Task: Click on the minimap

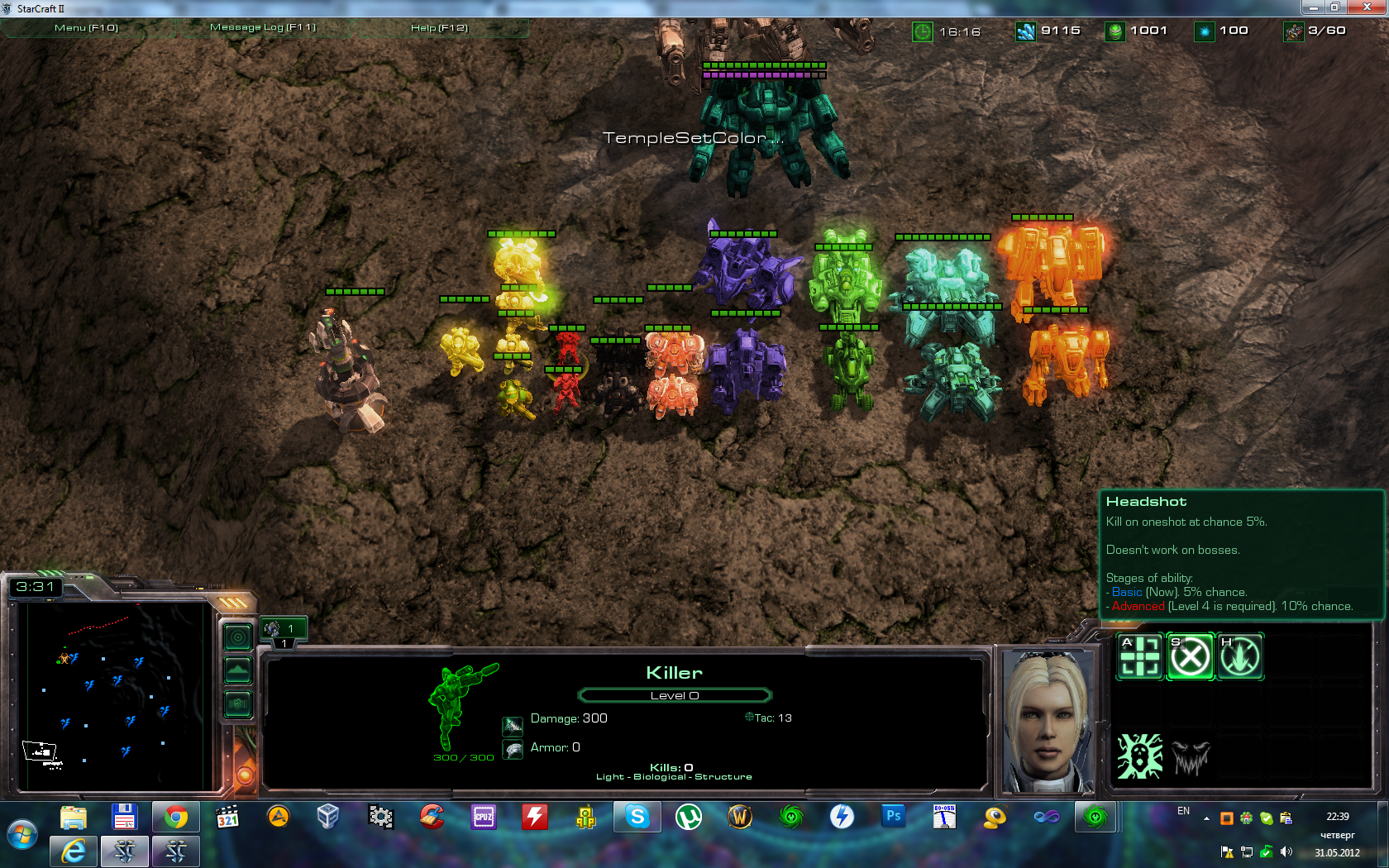Action: [x=112, y=694]
